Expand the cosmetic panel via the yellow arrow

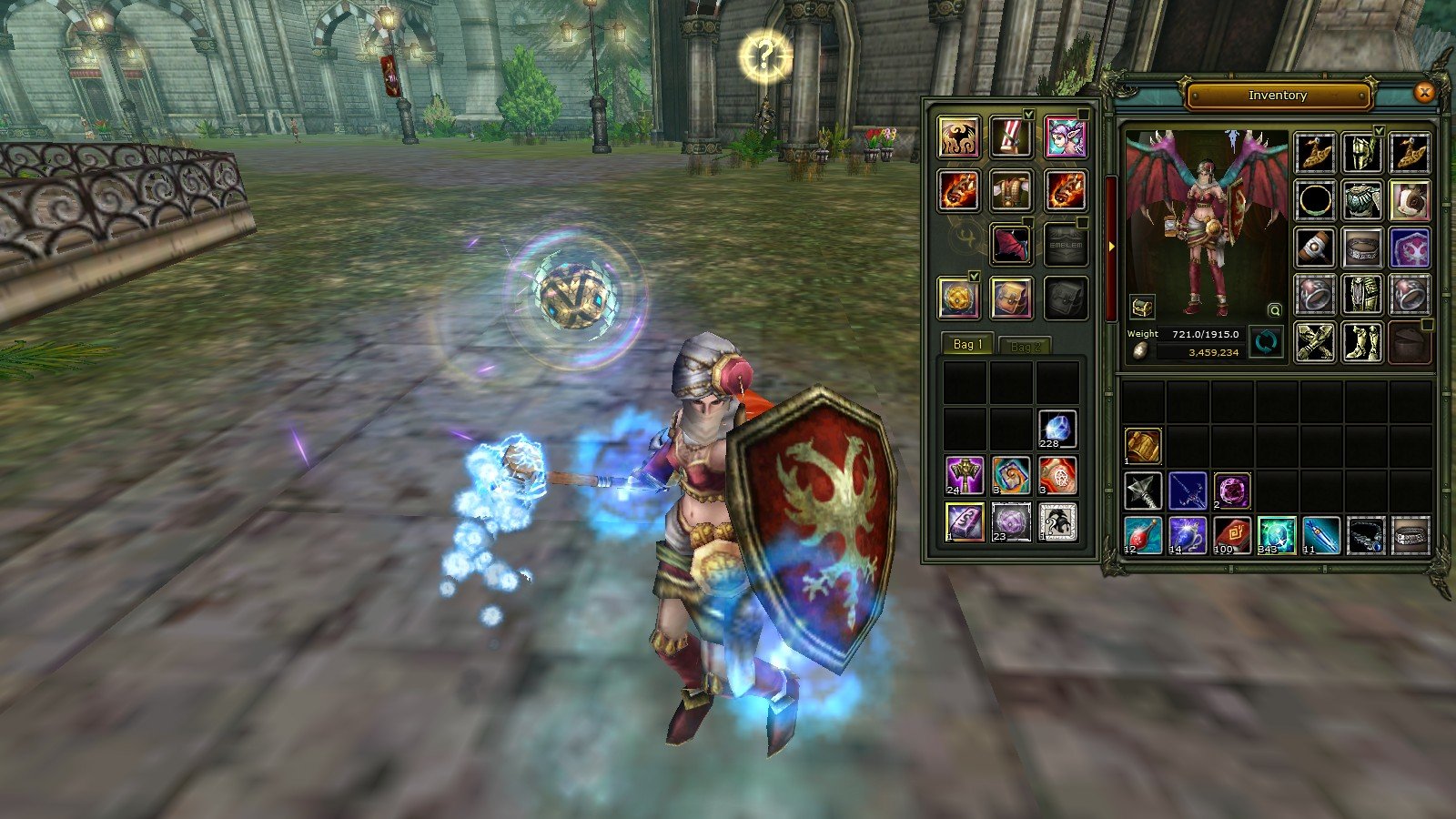pos(1112,245)
